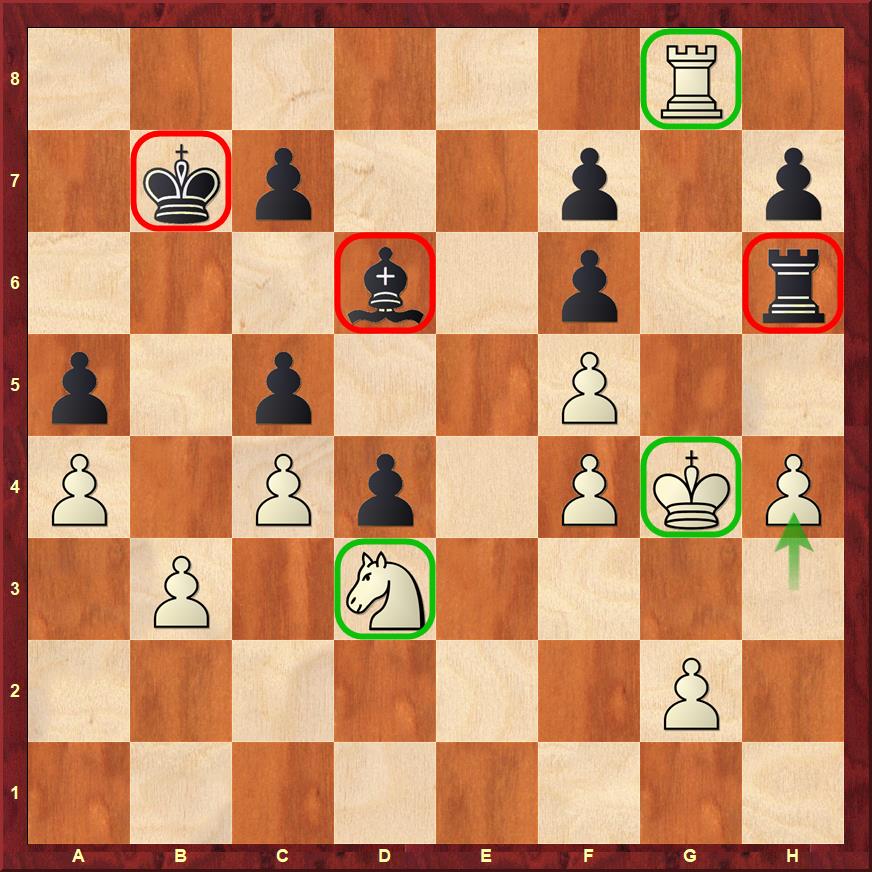
Task: Choose the black pawn on f6
Action: [x=589, y=283]
